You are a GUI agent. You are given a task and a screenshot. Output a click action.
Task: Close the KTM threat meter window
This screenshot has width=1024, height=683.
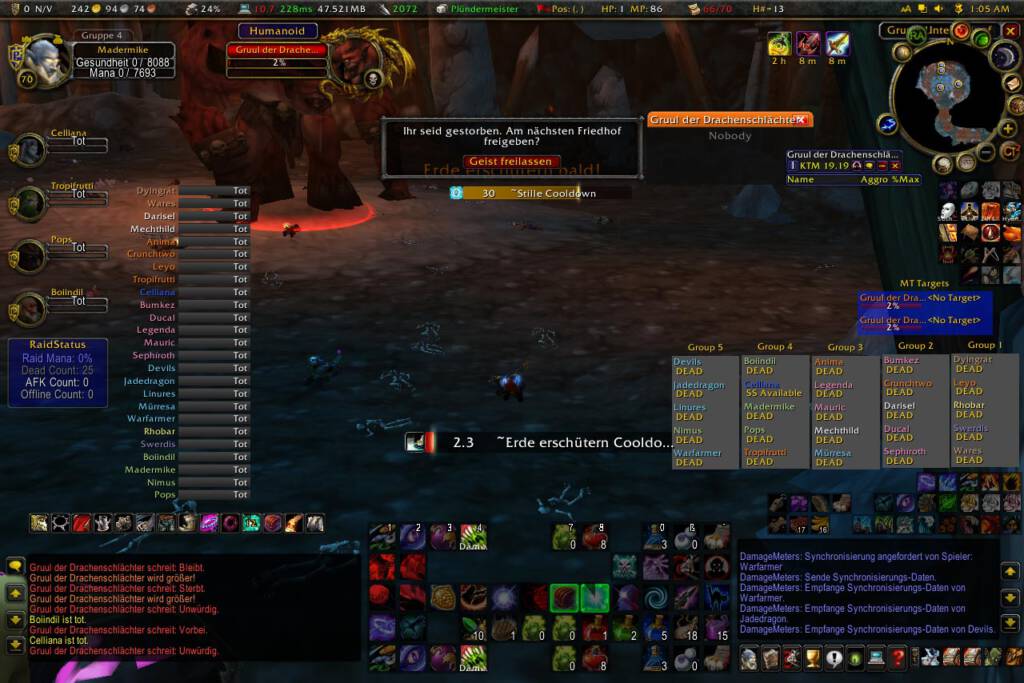click(895, 165)
